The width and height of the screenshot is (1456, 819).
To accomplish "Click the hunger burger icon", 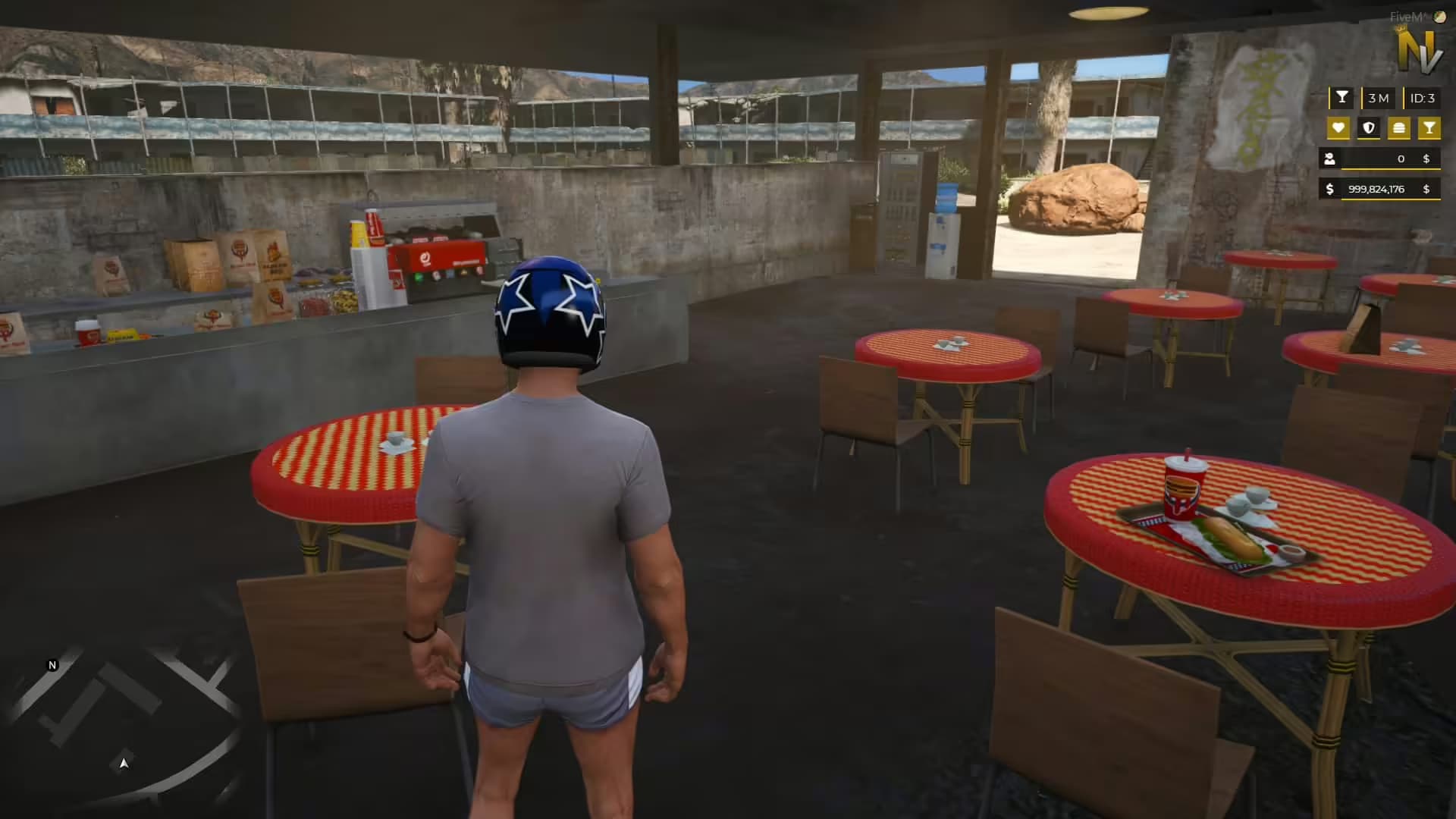I will tap(1398, 127).
